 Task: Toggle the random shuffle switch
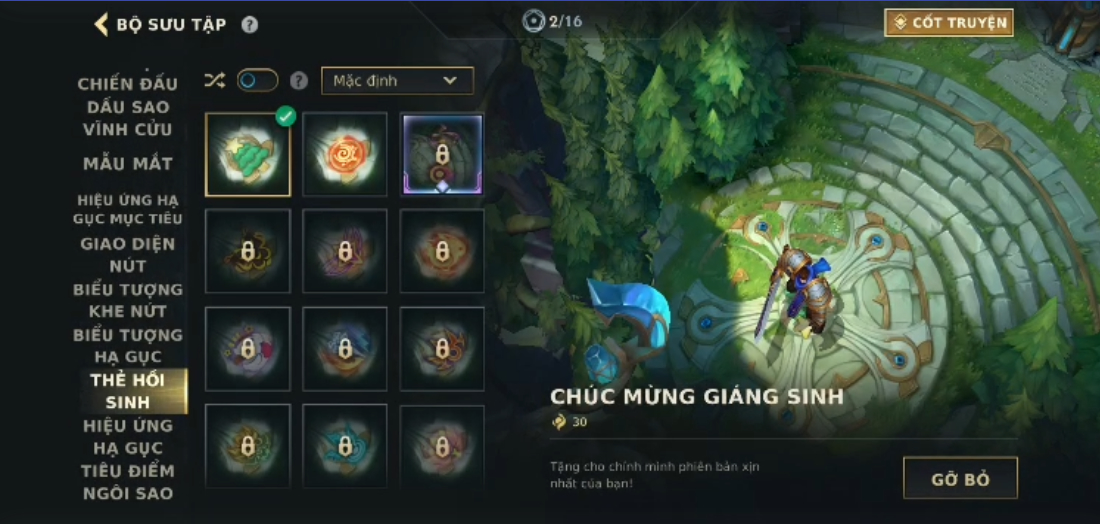click(x=257, y=81)
